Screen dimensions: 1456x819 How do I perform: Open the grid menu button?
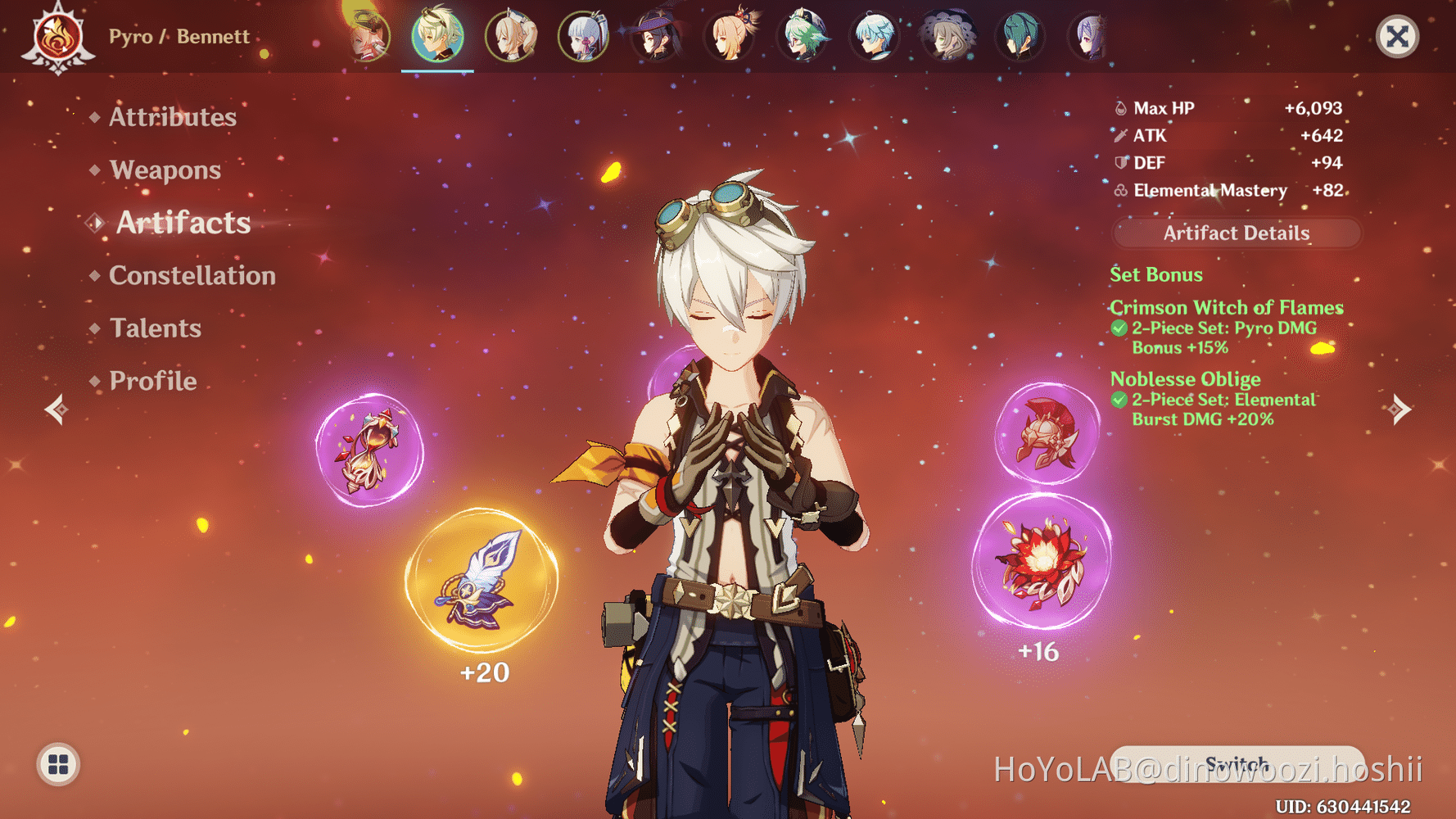click(58, 764)
